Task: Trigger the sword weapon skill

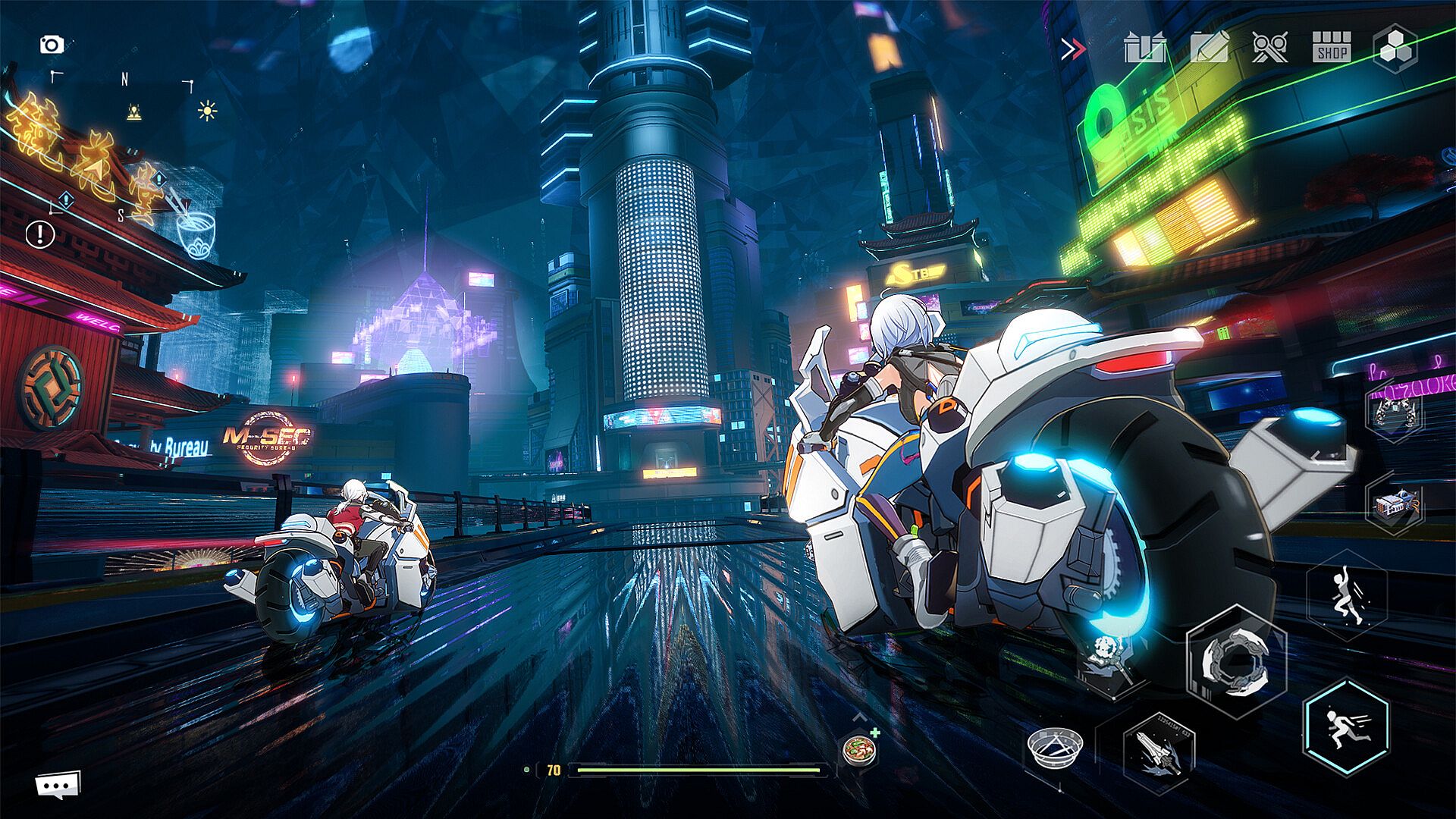Action: (1158, 752)
